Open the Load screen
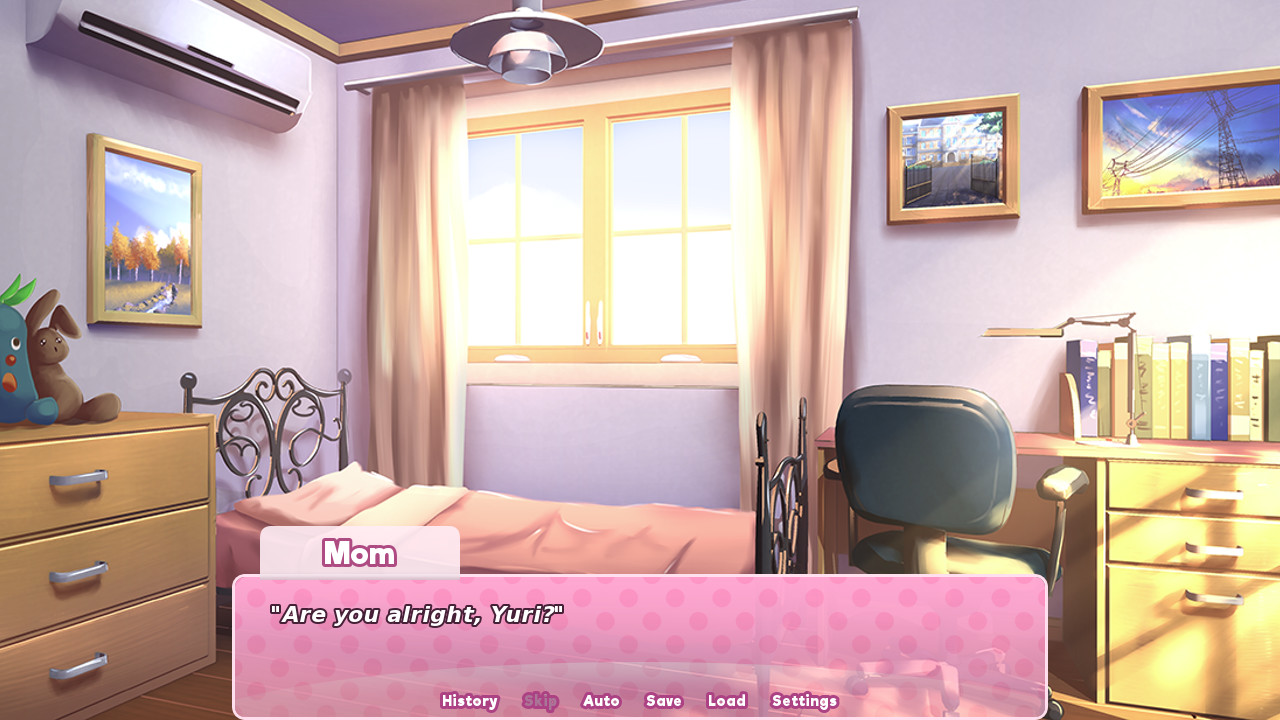Image resolution: width=1280 pixels, height=720 pixels. tap(727, 701)
